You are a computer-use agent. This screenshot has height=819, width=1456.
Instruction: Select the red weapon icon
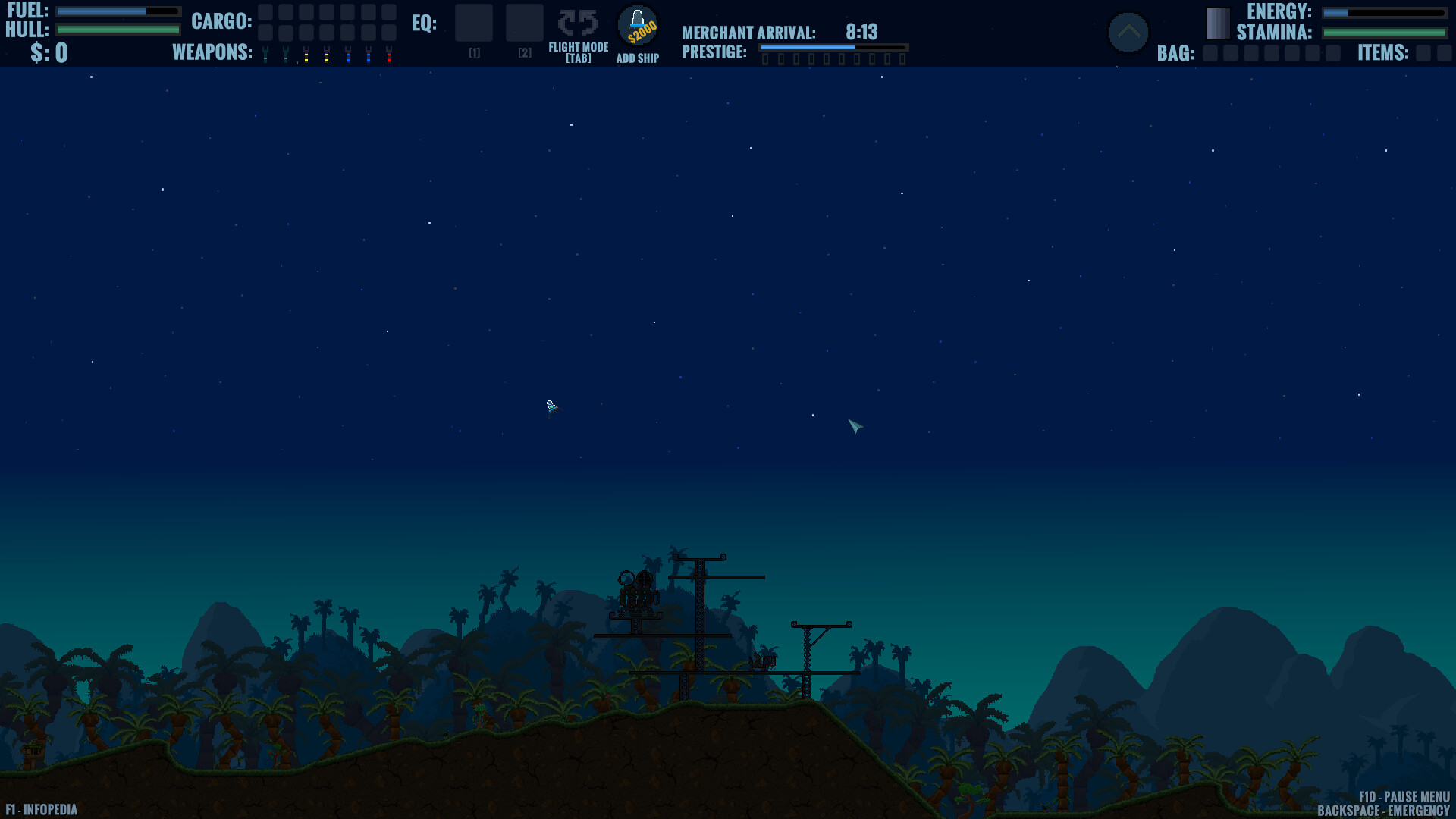coord(389,53)
